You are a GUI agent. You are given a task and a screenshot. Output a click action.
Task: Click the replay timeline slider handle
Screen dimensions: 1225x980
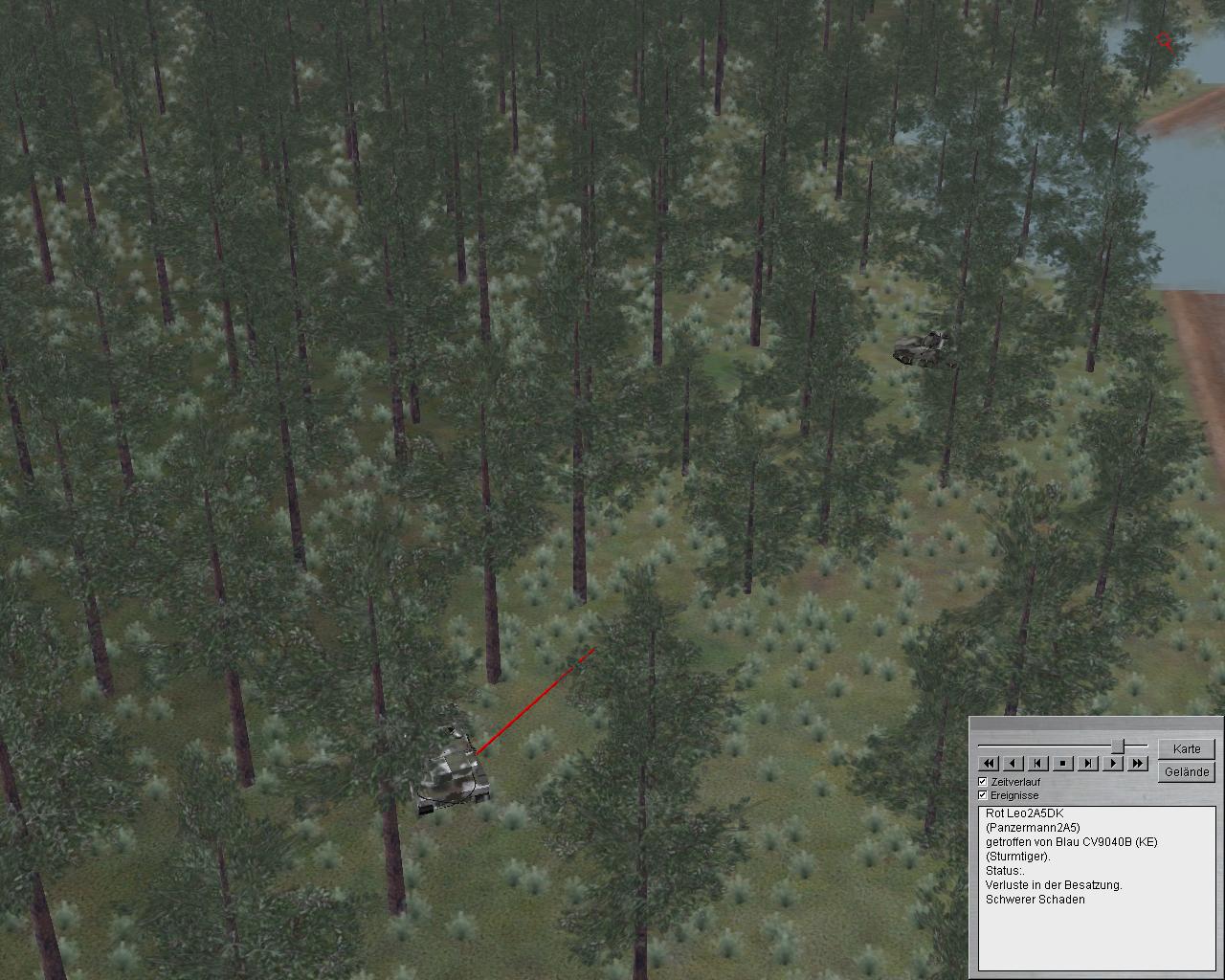(x=1117, y=745)
